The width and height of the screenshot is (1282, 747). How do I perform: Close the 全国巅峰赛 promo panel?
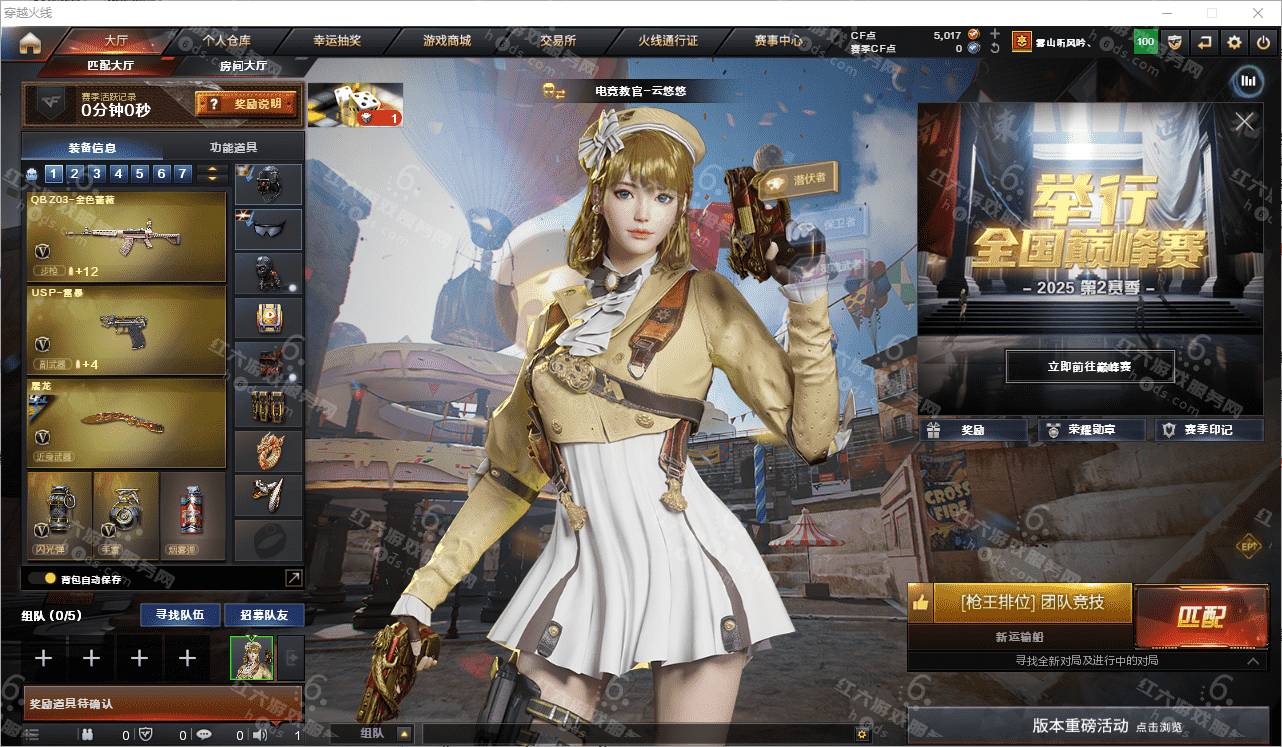pyautogui.click(x=1244, y=122)
